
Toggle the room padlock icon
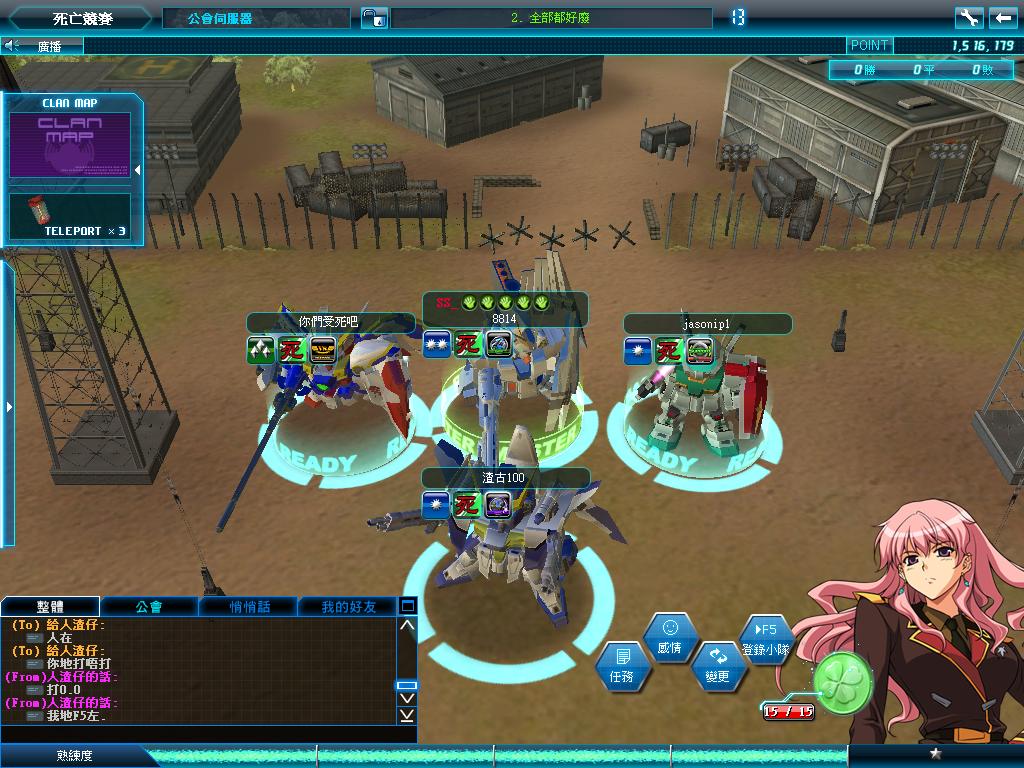[x=373, y=18]
